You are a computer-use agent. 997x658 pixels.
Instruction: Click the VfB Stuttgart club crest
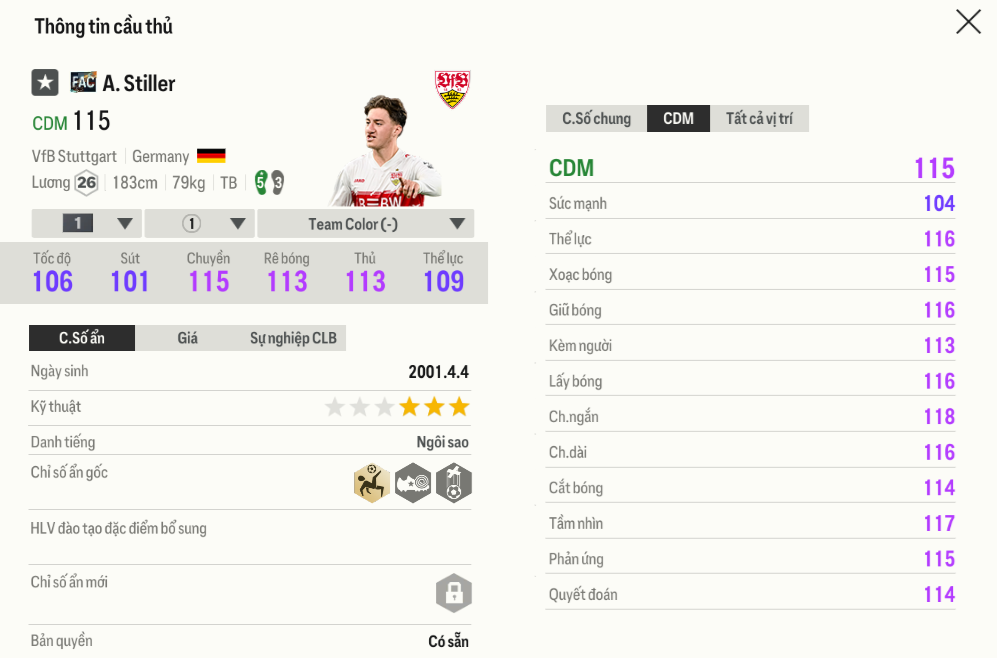click(x=452, y=89)
